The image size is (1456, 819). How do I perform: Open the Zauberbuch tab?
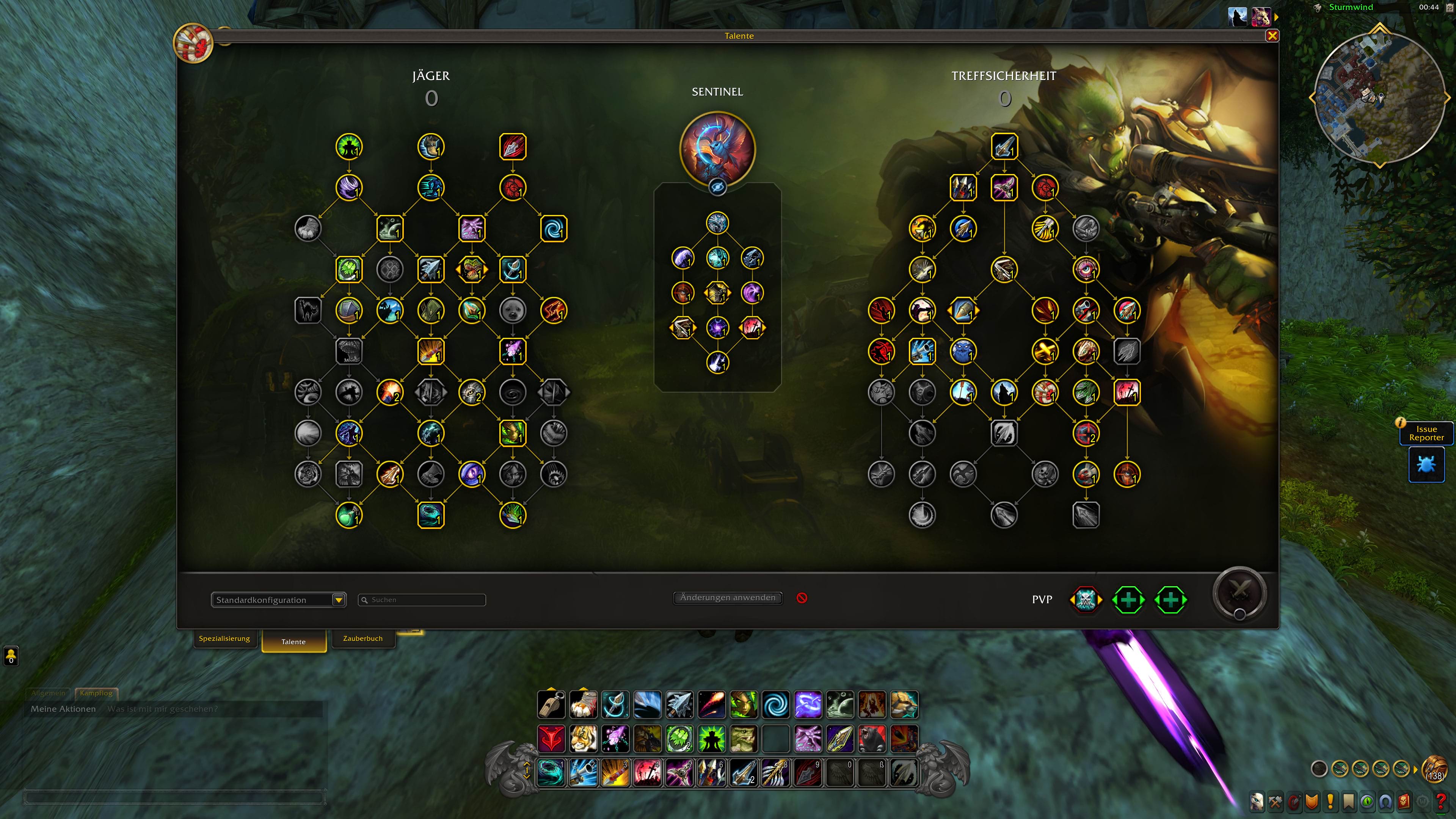363,639
